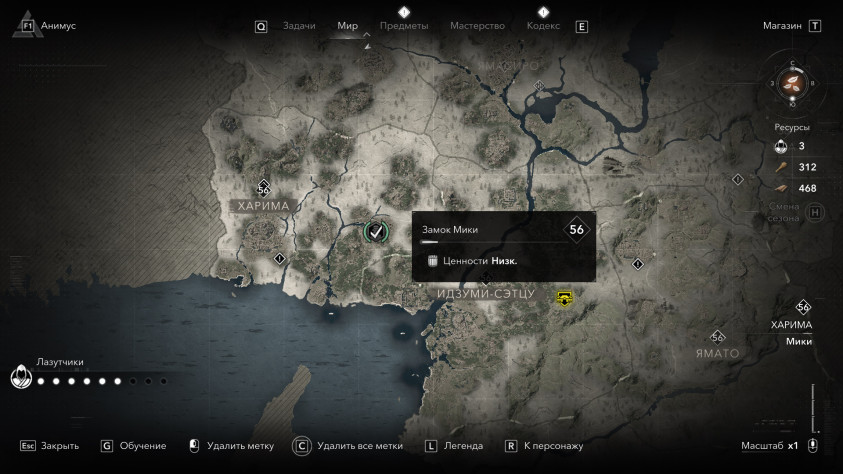
Task: Center map with К персонажу
Action: tap(555, 446)
